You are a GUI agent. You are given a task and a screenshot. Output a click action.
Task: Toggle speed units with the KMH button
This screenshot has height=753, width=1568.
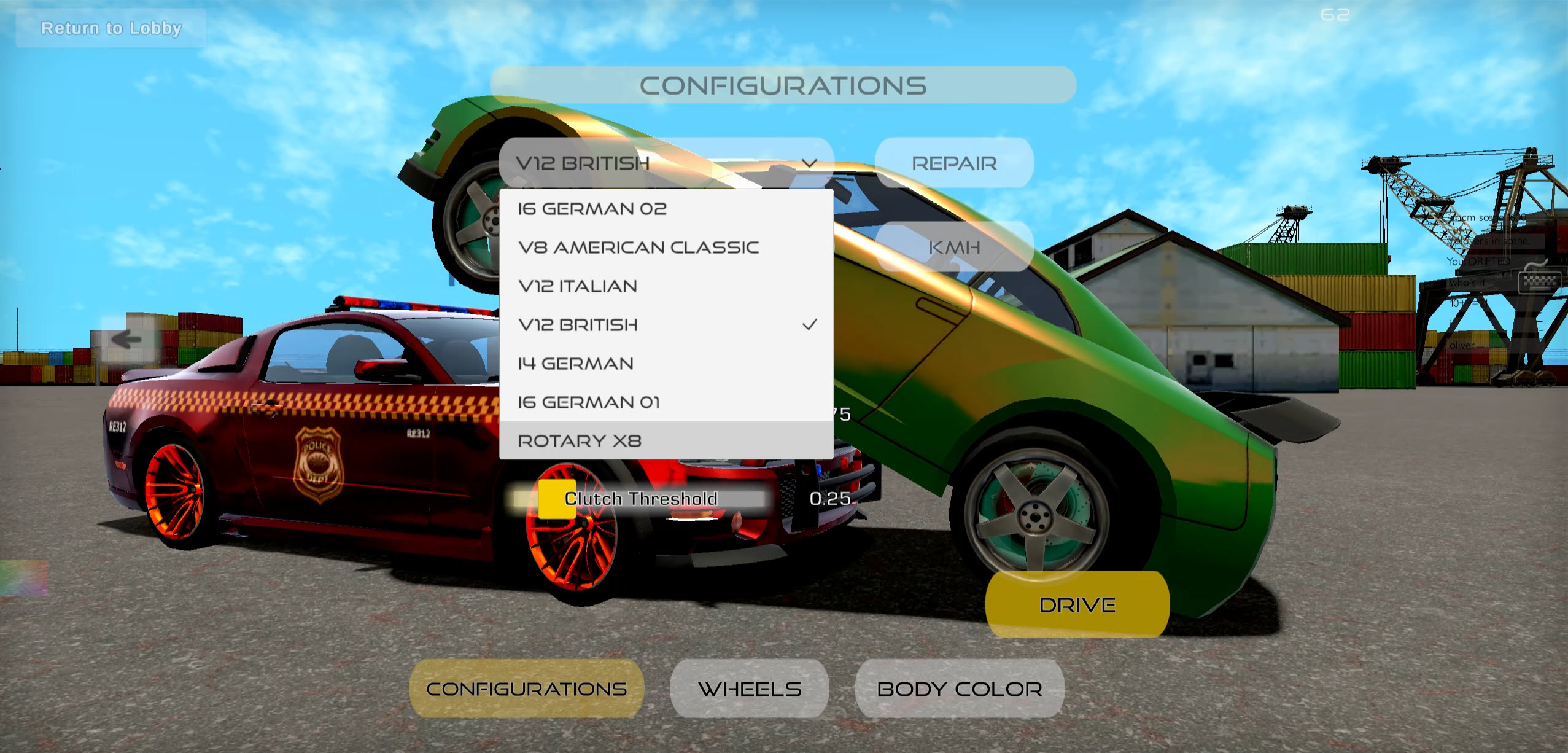956,246
